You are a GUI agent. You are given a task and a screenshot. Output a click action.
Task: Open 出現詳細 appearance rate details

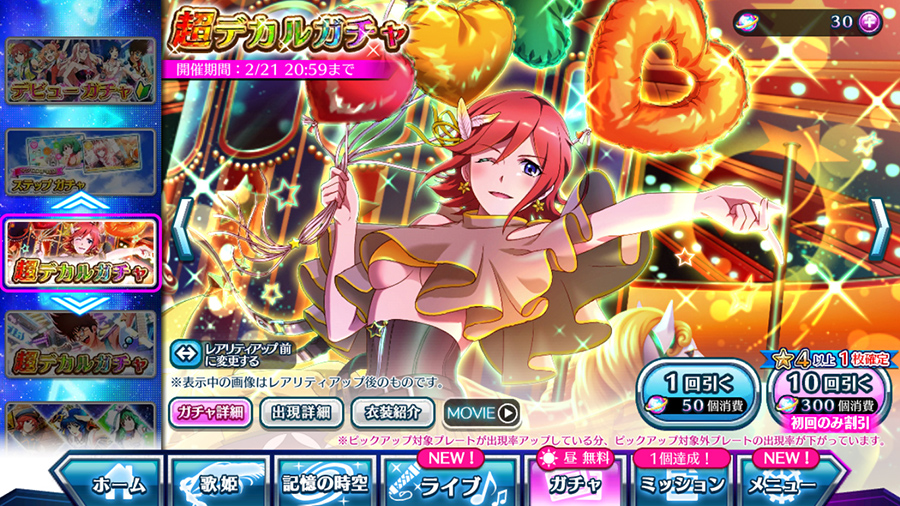coord(302,411)
